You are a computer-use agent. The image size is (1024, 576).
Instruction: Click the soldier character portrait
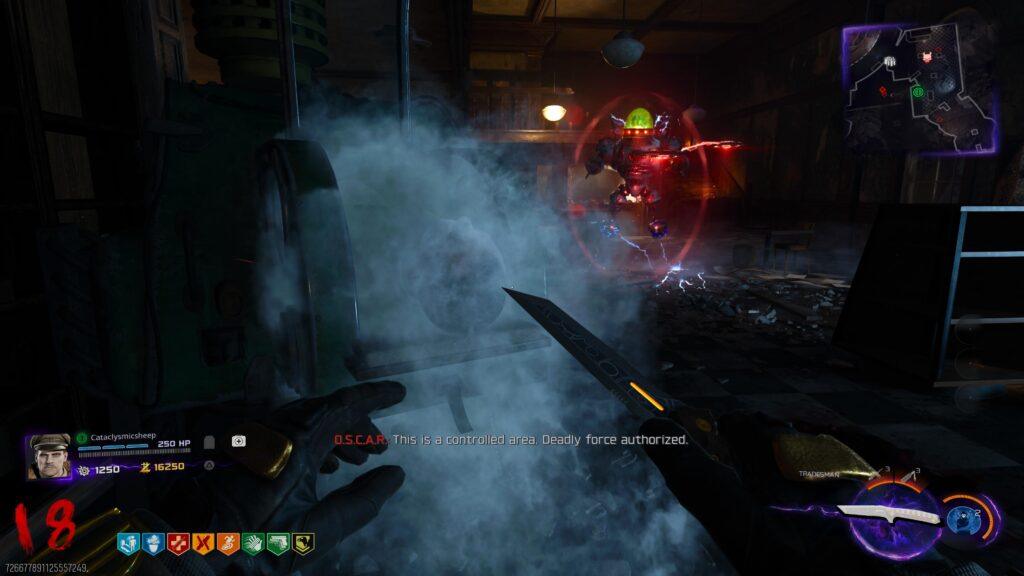tap(49, 456)
